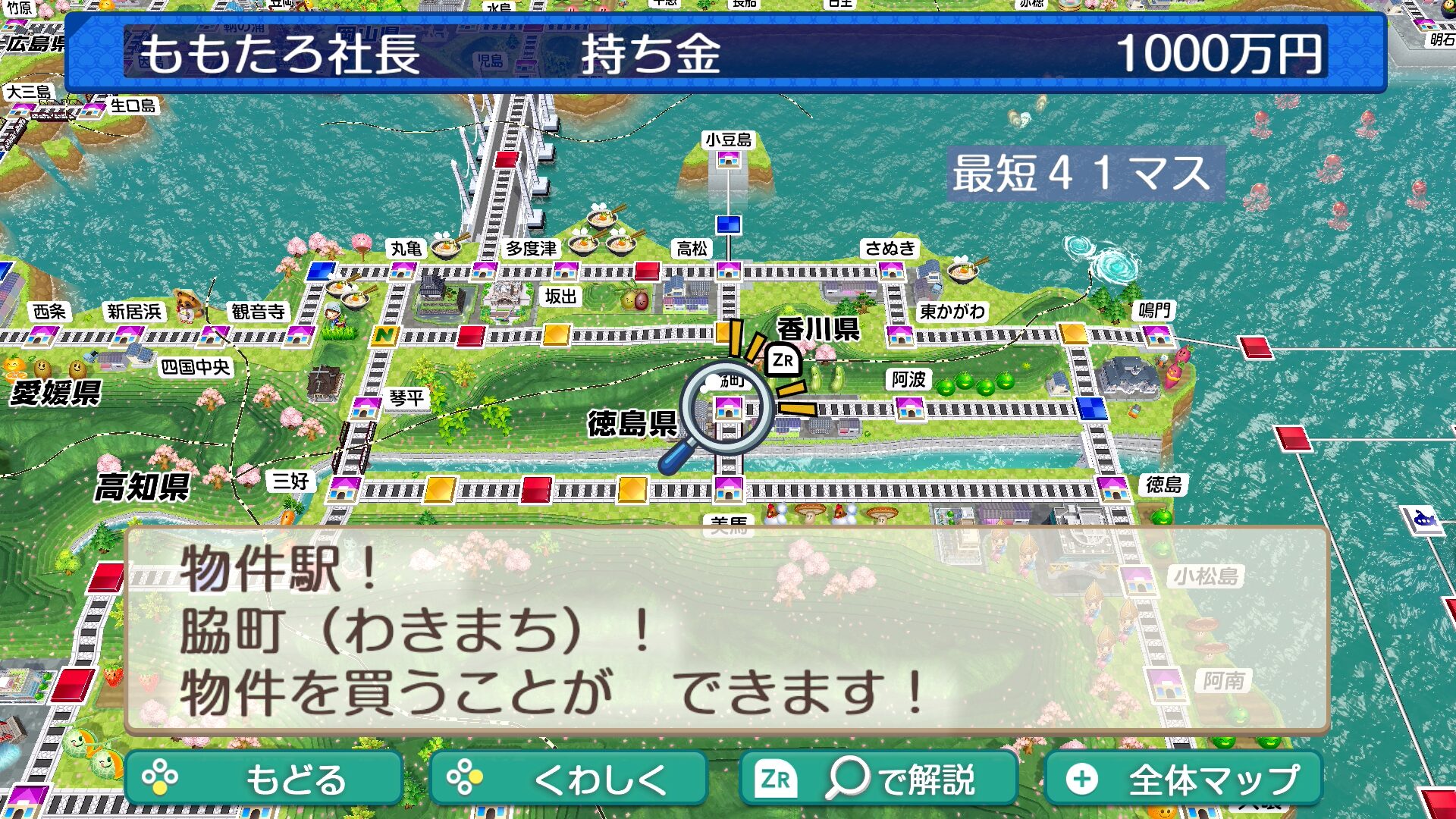Select the 観音寺 station tile
The width and height of the screenshot is (1456, 819).
300,334
